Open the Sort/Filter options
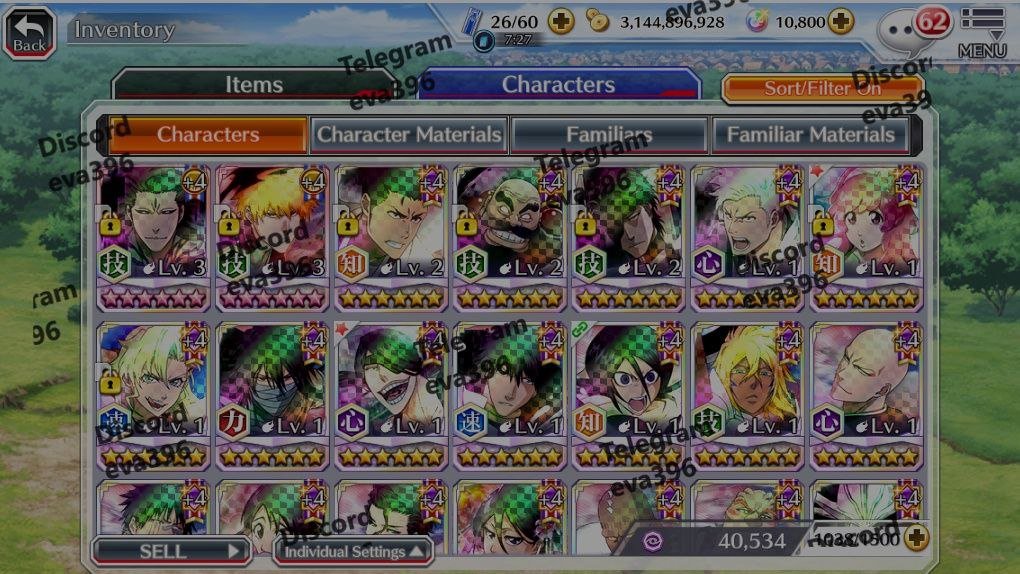The width and height of the screenshot is (1020, 574). pyautogui.click(x=822, y=88)
